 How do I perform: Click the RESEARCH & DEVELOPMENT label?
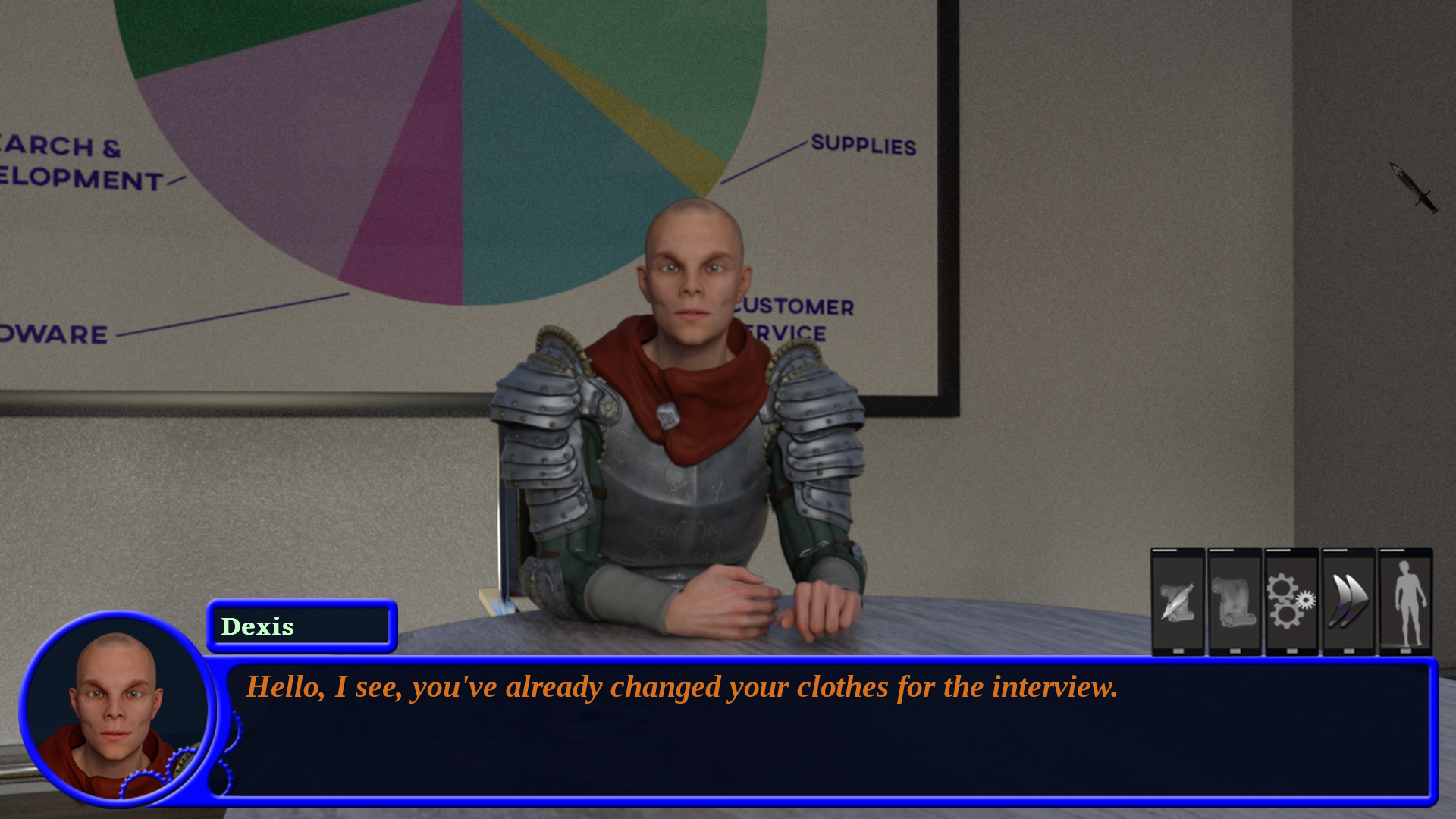(68, 161)
